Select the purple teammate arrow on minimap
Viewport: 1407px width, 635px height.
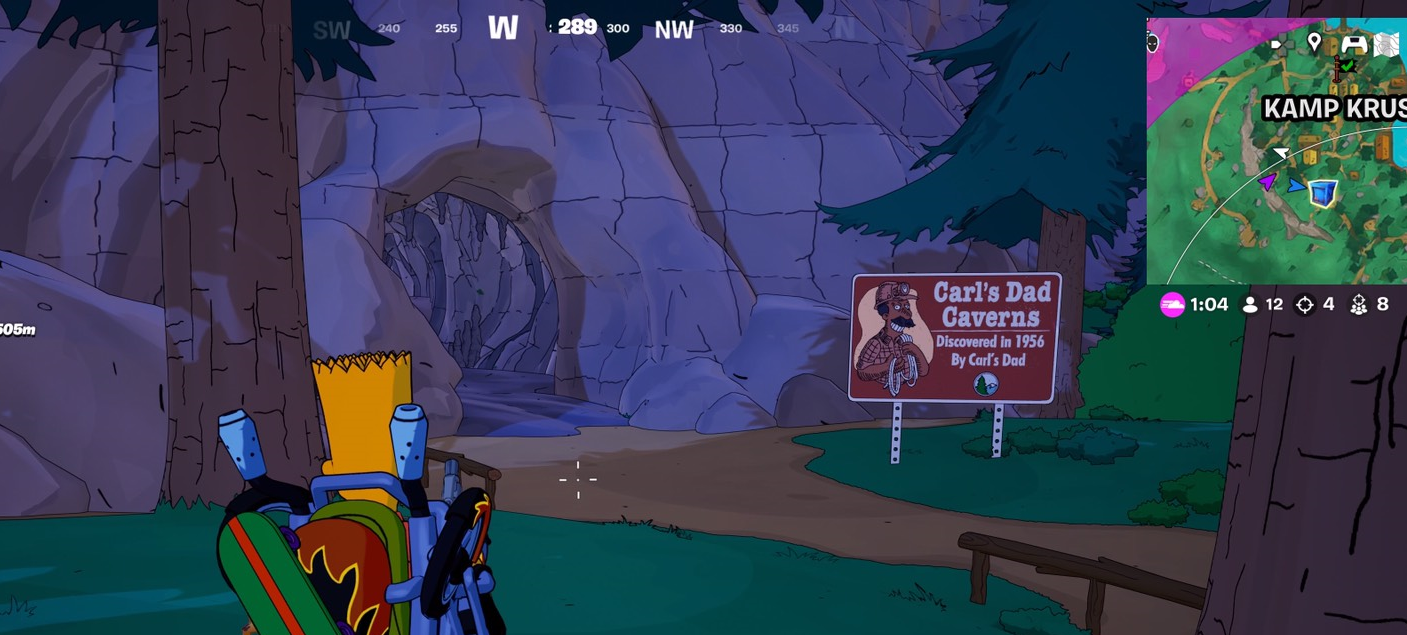coord(1267,182)
